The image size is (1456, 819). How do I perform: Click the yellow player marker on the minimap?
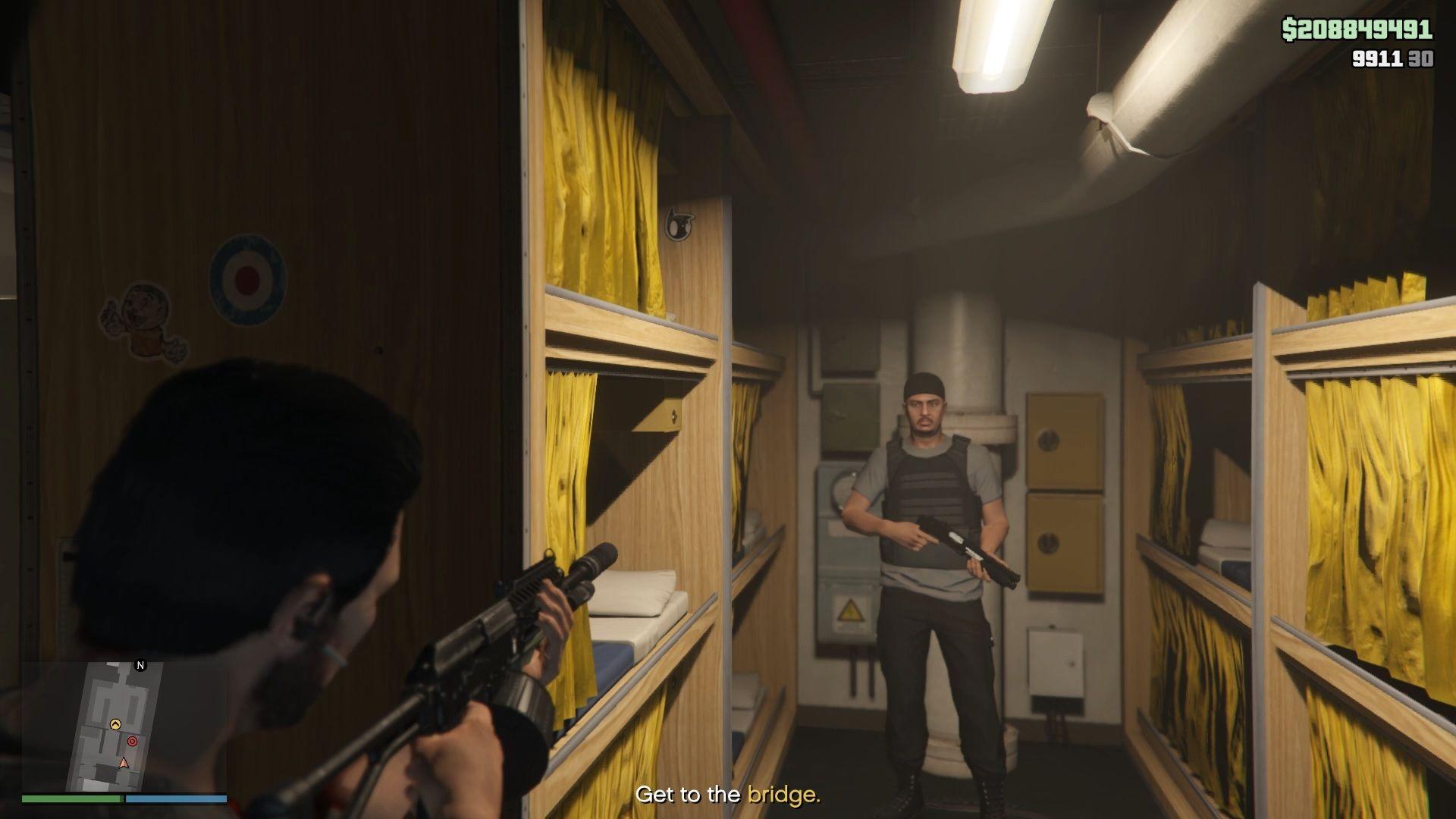pos(115,724)
